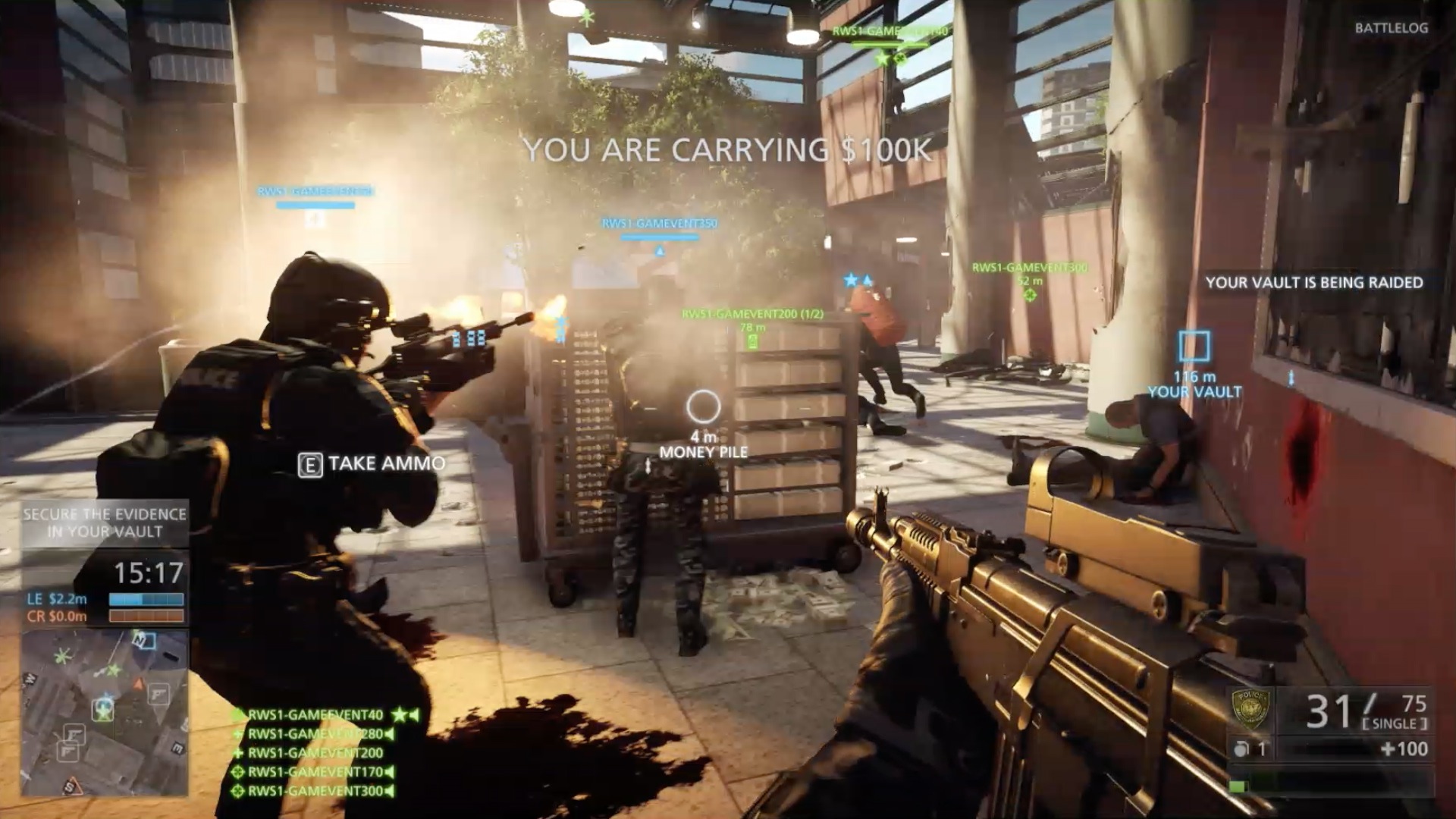Viewport: 1456px width, 819px height.
Task: Click the Your Vault Is Being Raided alert
Action: (x=1313, y=283)
